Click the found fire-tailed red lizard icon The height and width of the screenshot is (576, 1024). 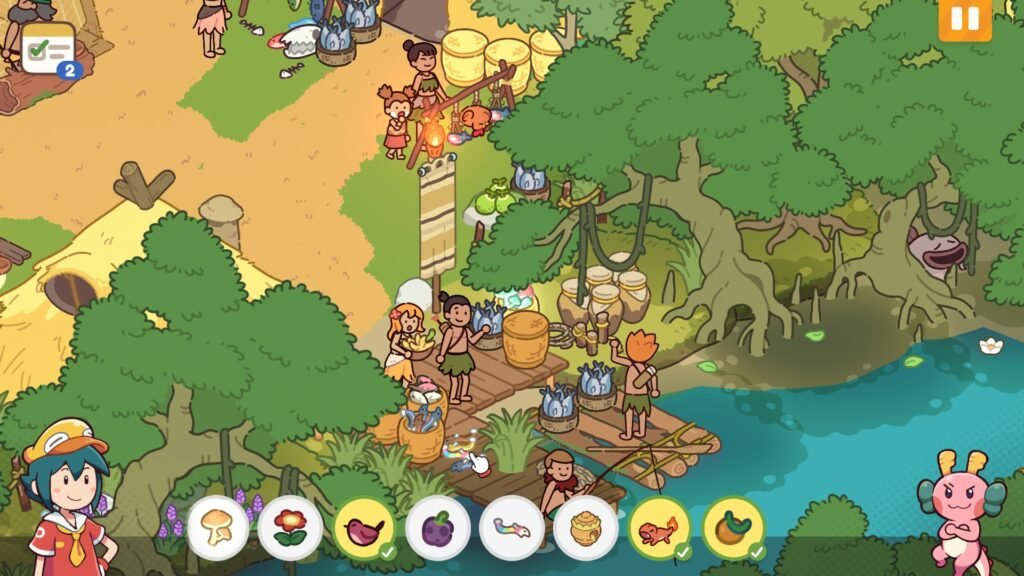[659, 527]
